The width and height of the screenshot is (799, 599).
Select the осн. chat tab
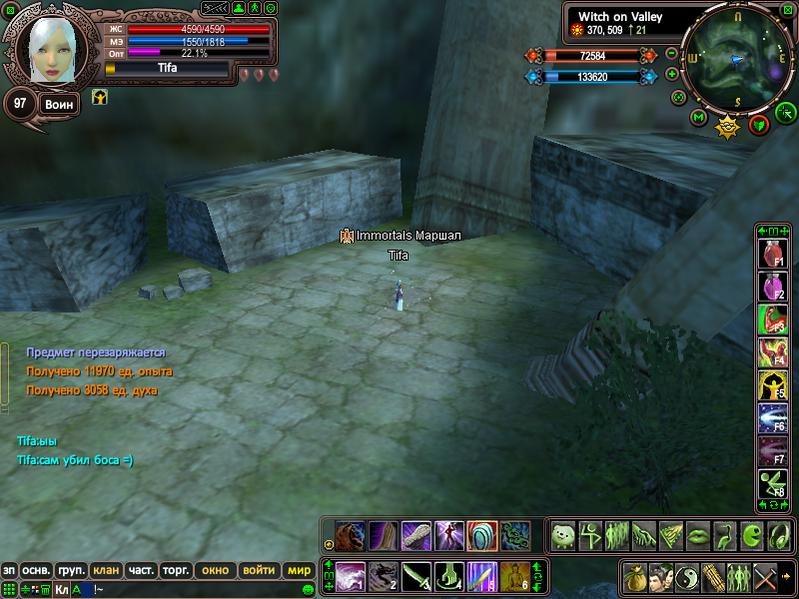tap(37, 570)
